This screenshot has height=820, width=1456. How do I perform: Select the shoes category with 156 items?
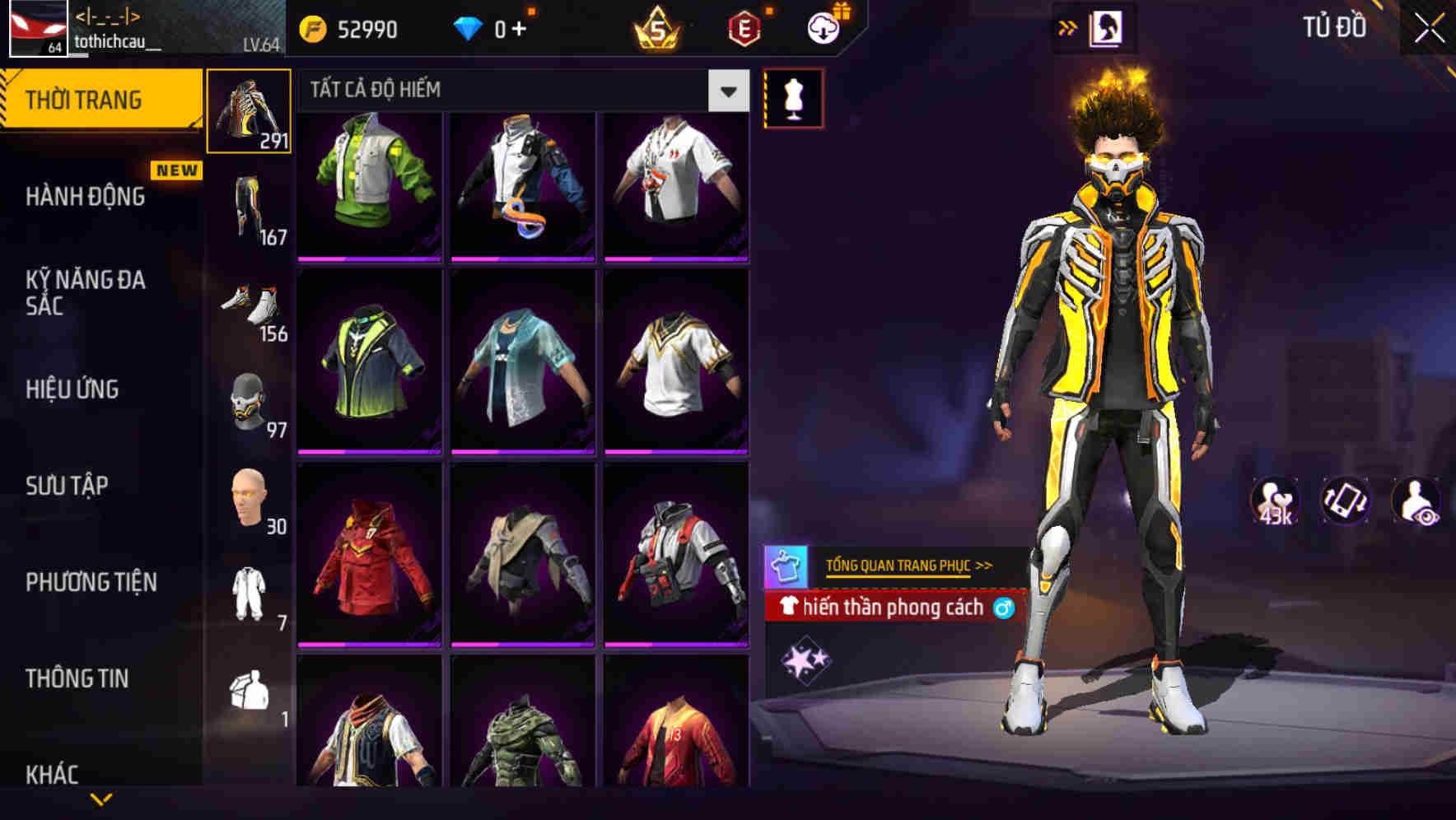pyautogui.click(x=249, y=309)
